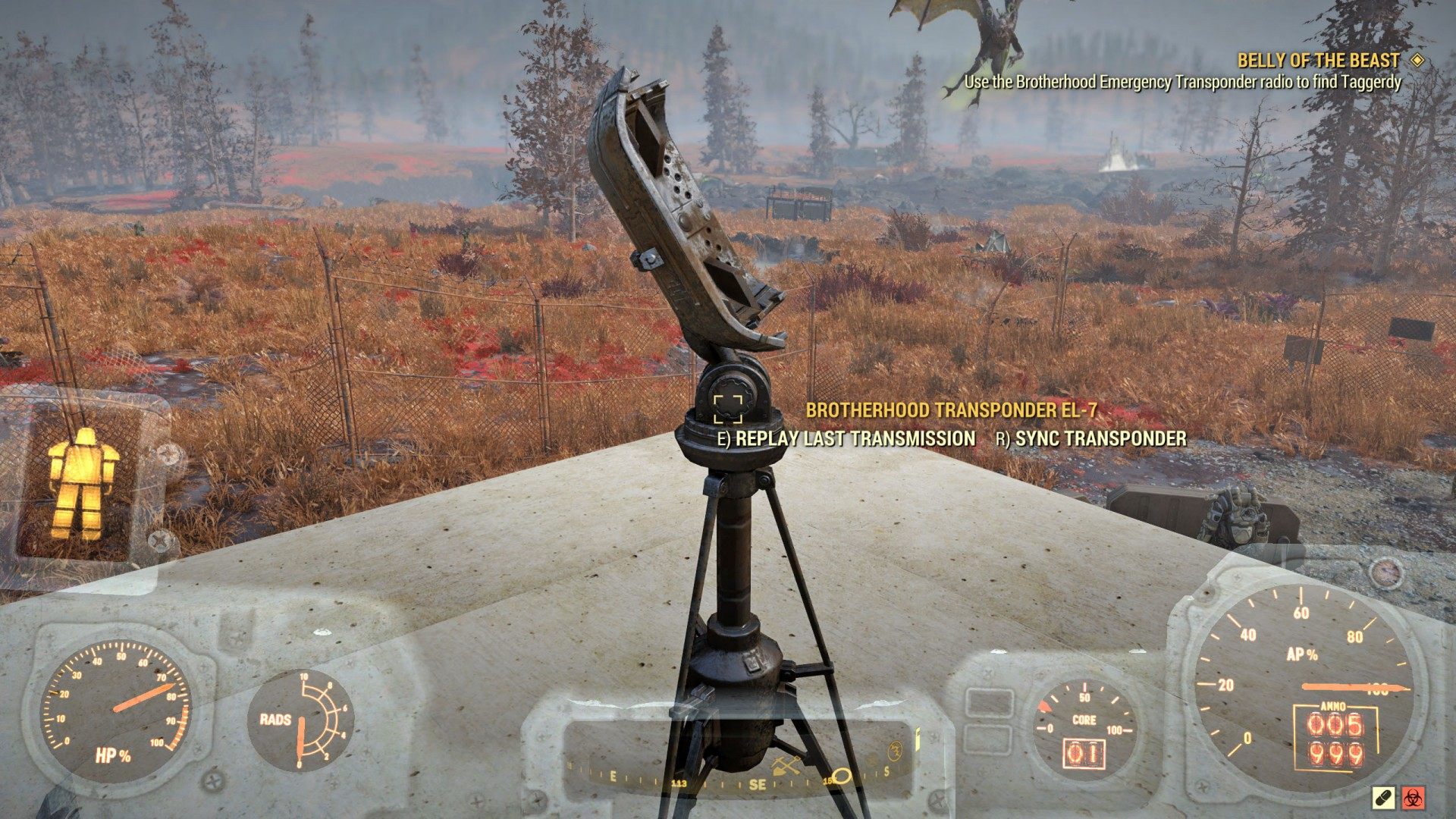Select the red biohazard status icon
Image resolution: width=1456 pixels, height=819 pixels.
[1413, 797]
